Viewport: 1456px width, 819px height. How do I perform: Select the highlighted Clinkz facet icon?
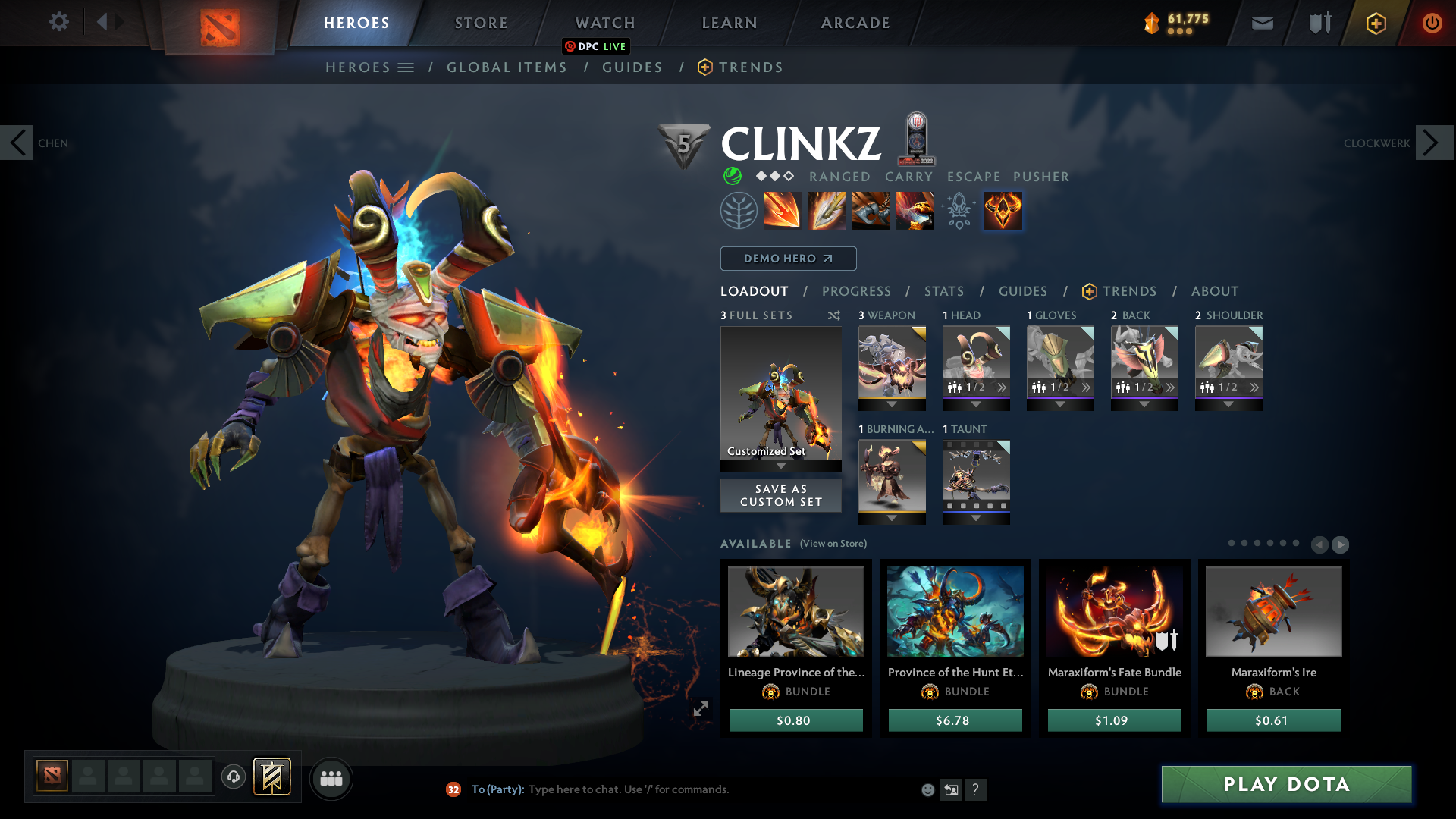(x=1003, y=210)
